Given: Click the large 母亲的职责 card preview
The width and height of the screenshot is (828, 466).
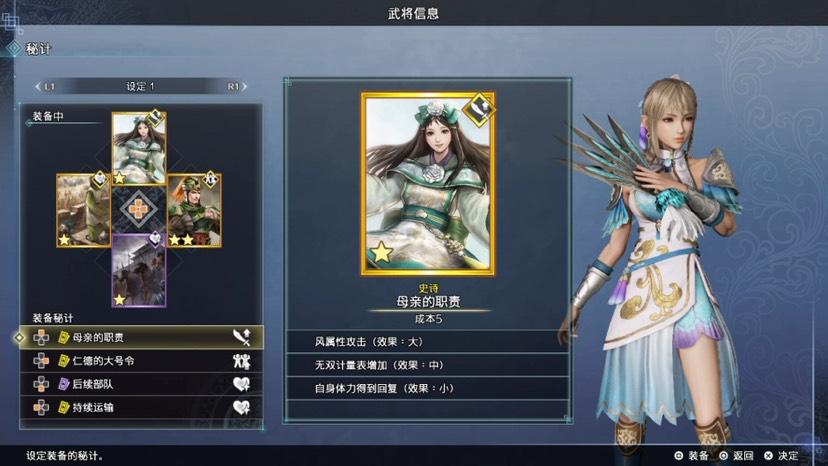Looking at the screenshot, I should point(427,182).
